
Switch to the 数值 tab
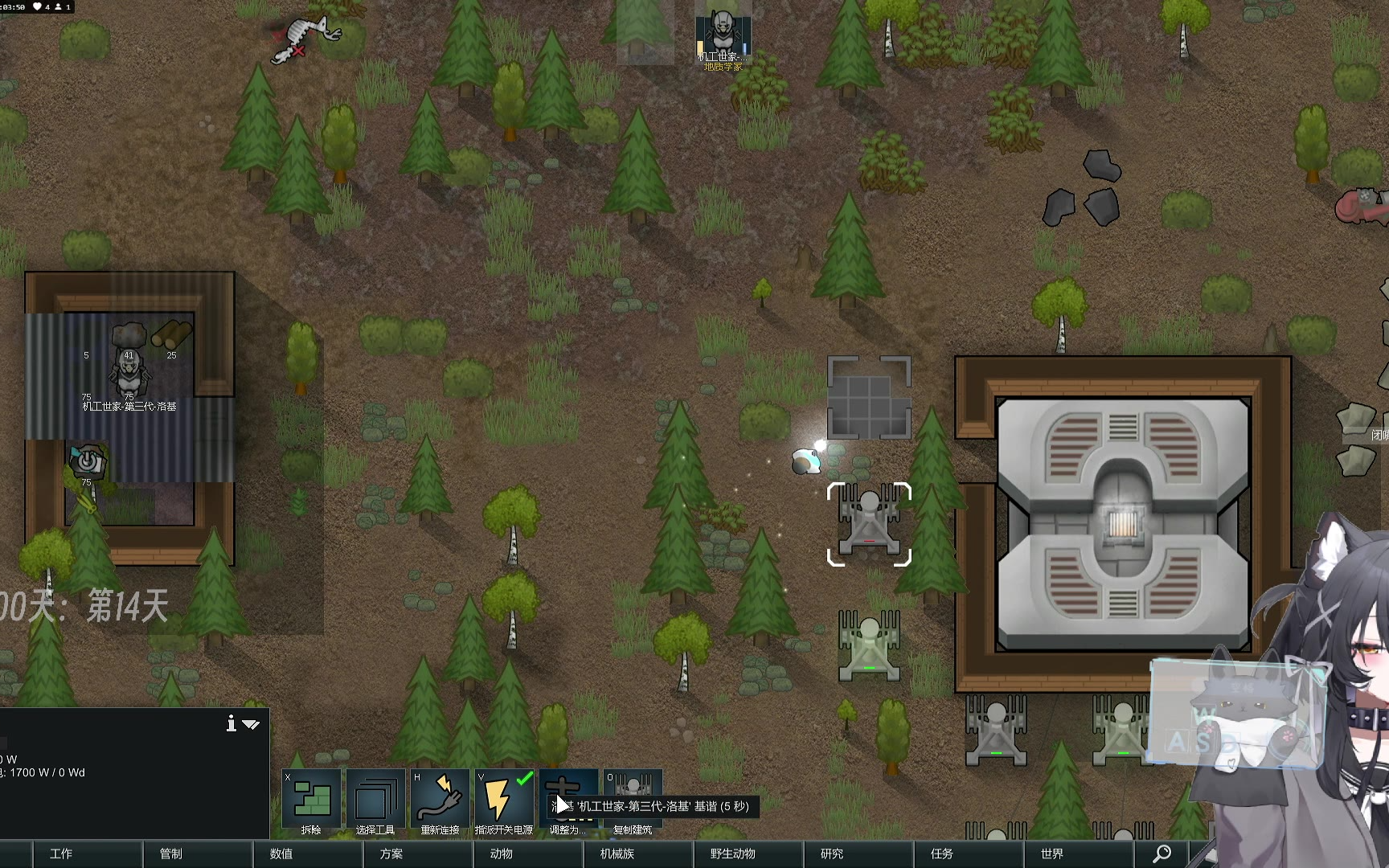281,854
